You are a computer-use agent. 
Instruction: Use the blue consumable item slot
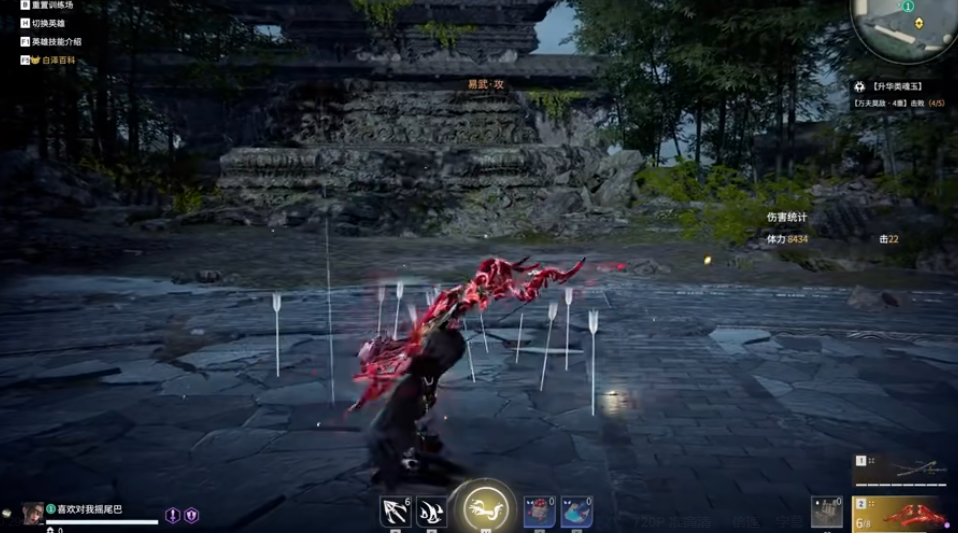pos(576,511)
